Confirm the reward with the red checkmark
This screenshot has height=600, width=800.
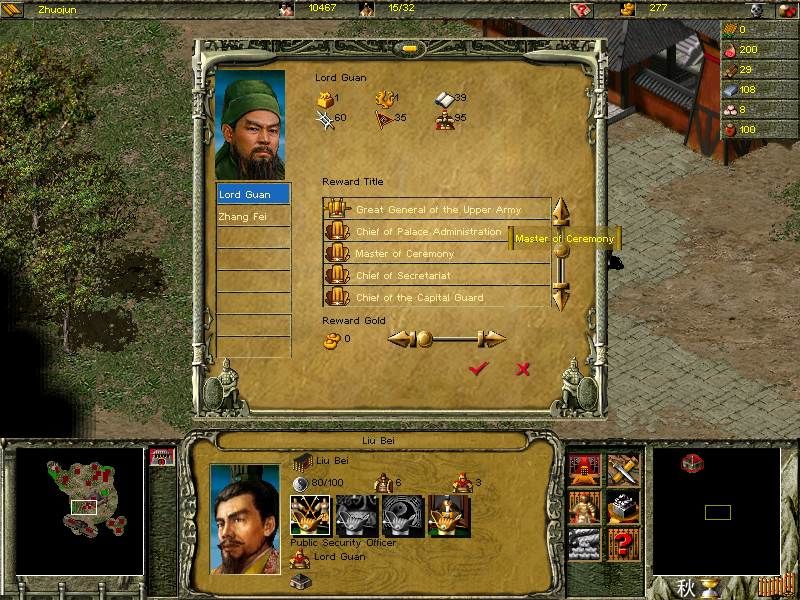(478, 369)
